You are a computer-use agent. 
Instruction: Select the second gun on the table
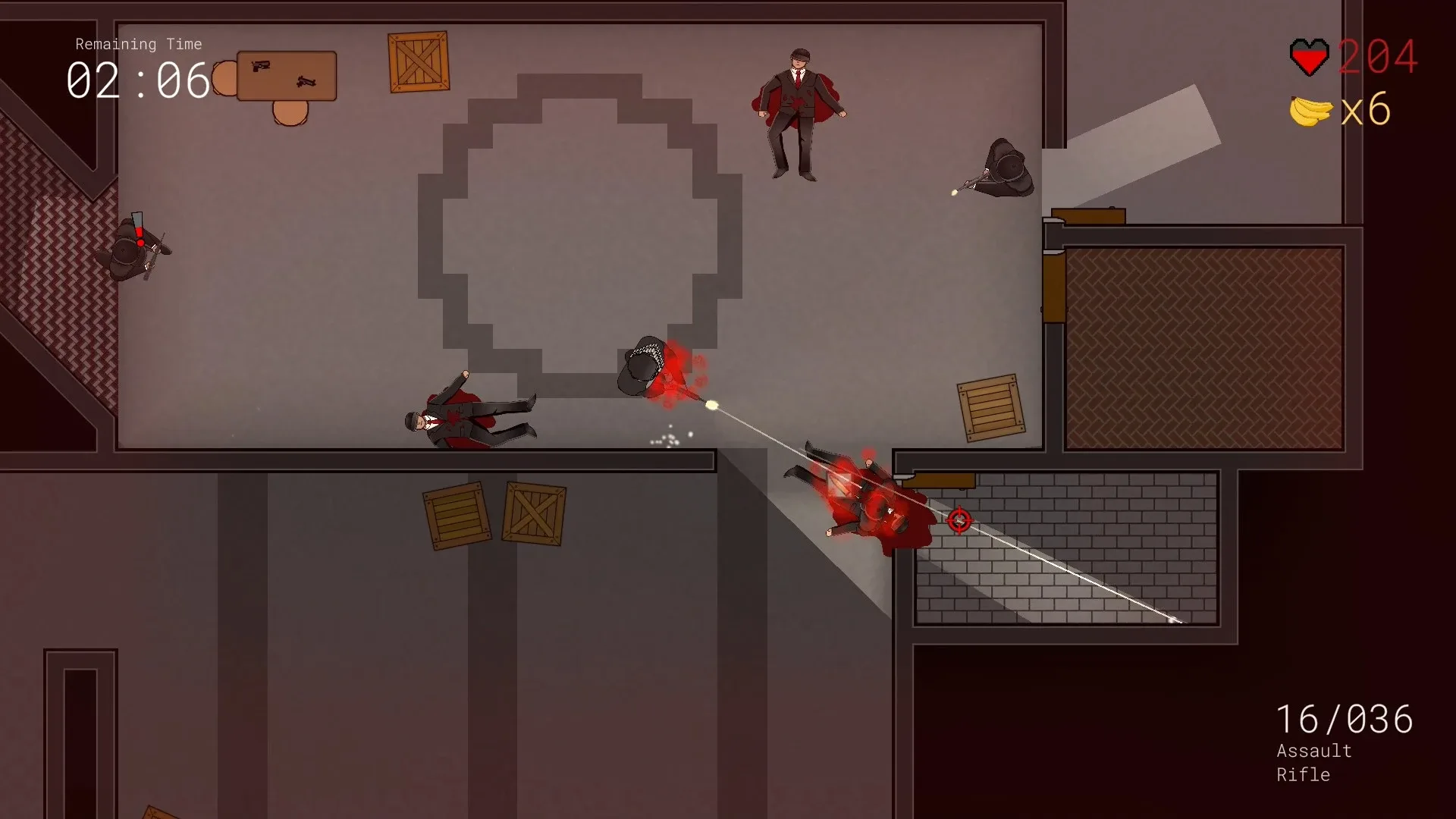coord(306,80)
